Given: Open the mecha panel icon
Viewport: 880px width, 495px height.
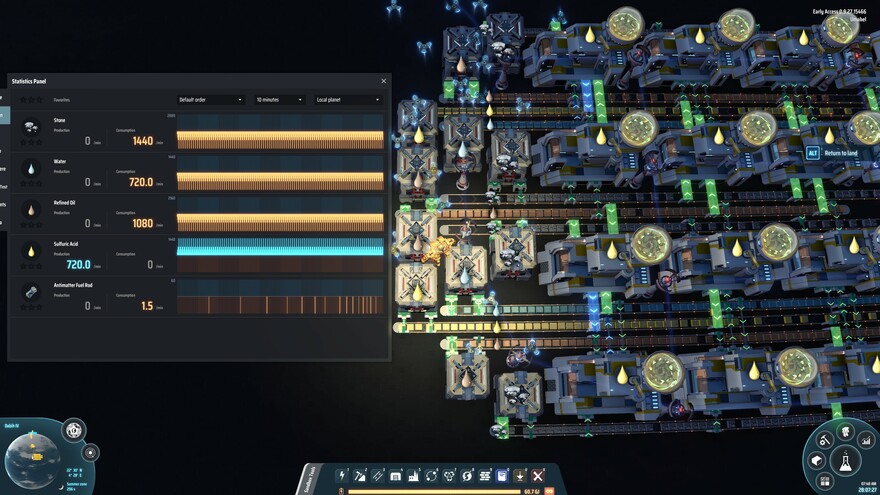Looking at the screenshot, I should click(846, 430).
